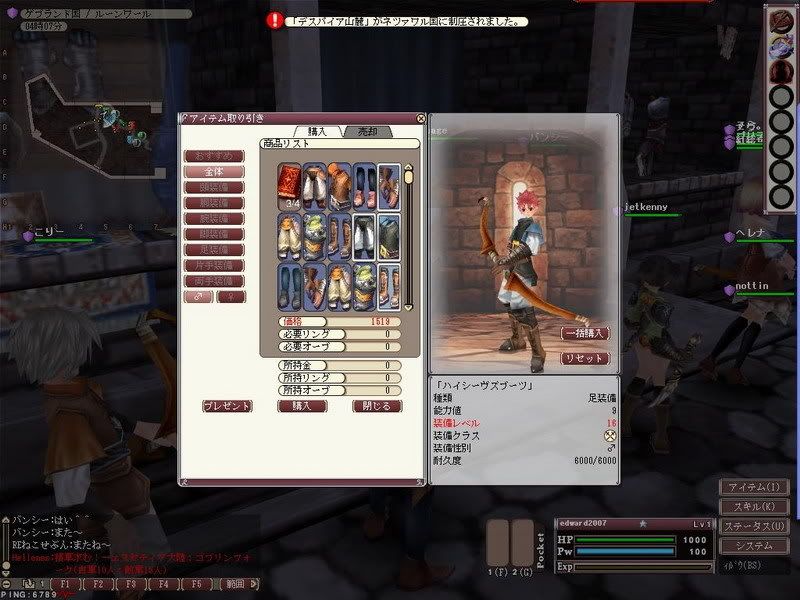Click the minimap in the corner

pos(80,110)
